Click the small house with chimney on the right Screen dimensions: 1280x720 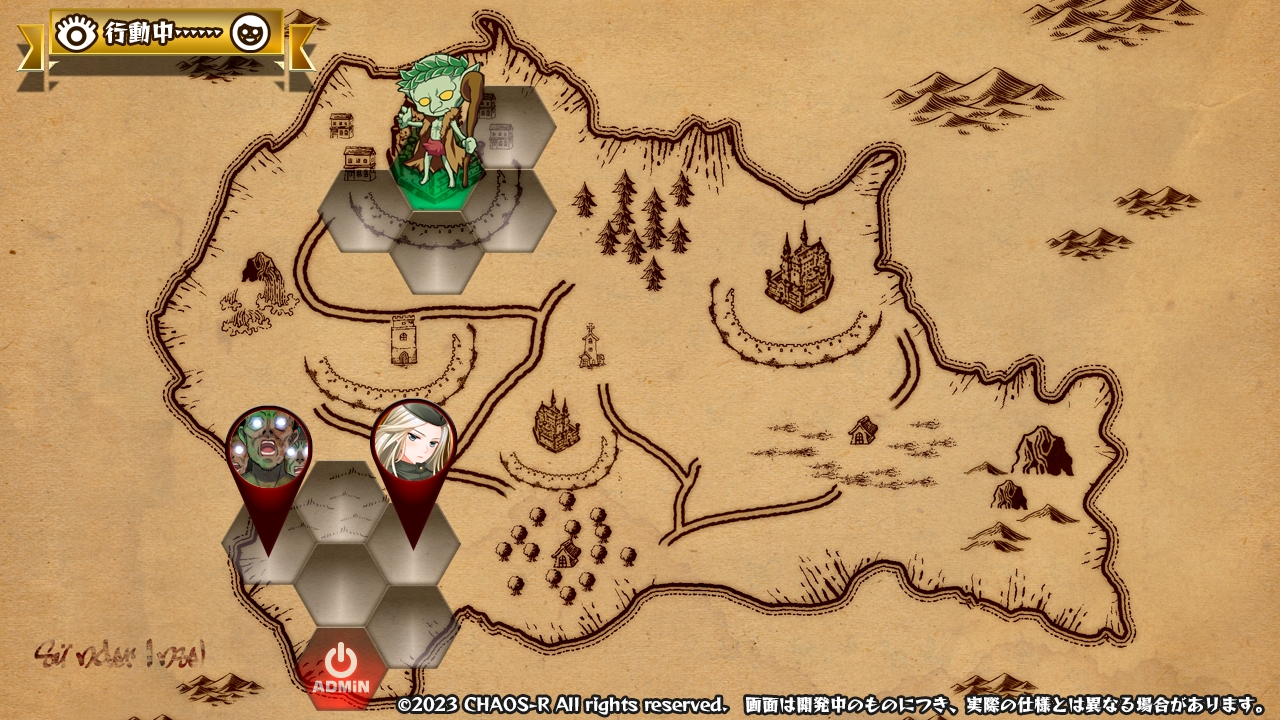(862, 429)
